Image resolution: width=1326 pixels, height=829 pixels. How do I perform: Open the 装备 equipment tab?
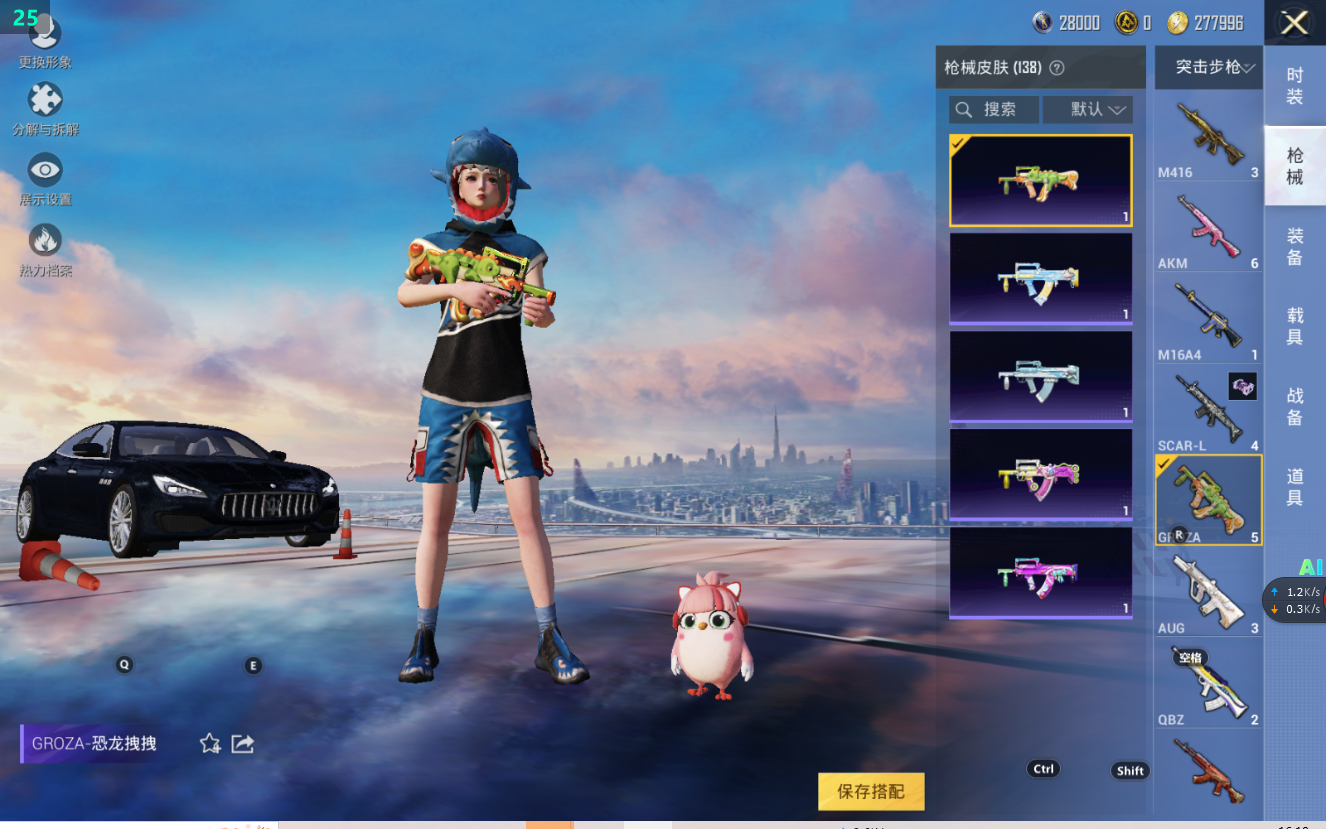click(x=1294, y=247)
